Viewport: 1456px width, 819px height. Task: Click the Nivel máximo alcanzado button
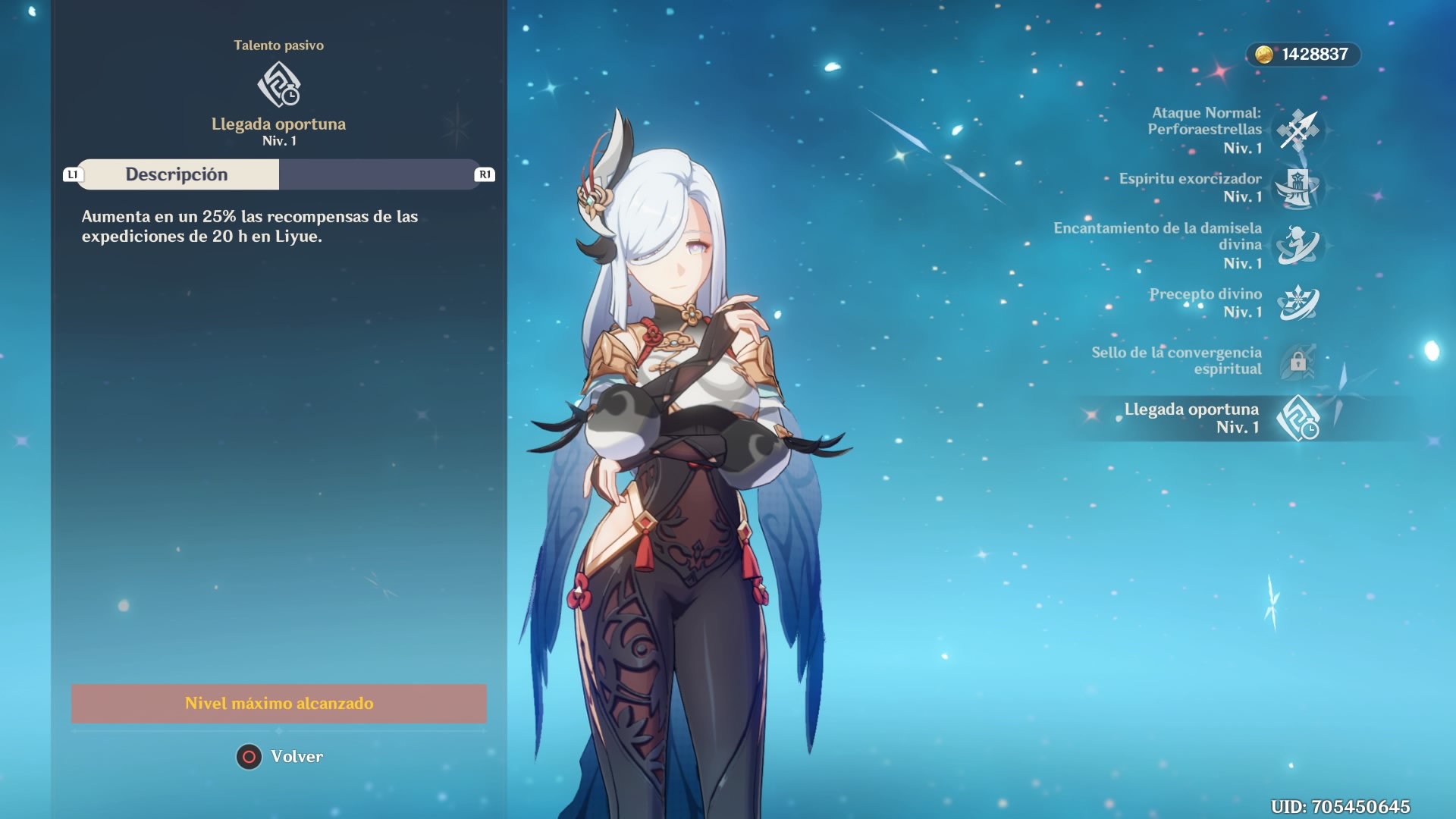tap(279, 704)
